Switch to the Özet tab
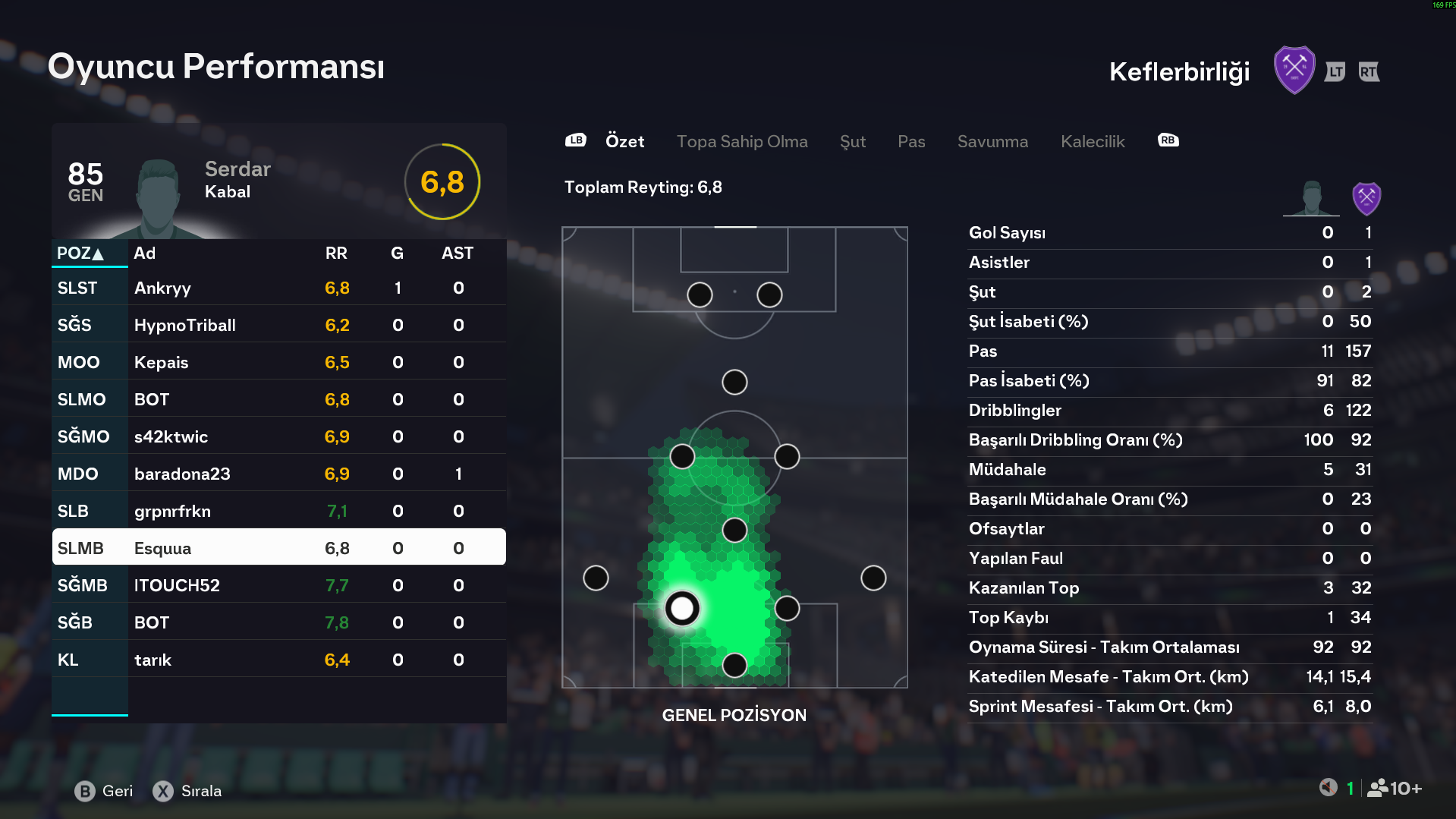Screen dimensions: 1456x819 coord(624,141)
